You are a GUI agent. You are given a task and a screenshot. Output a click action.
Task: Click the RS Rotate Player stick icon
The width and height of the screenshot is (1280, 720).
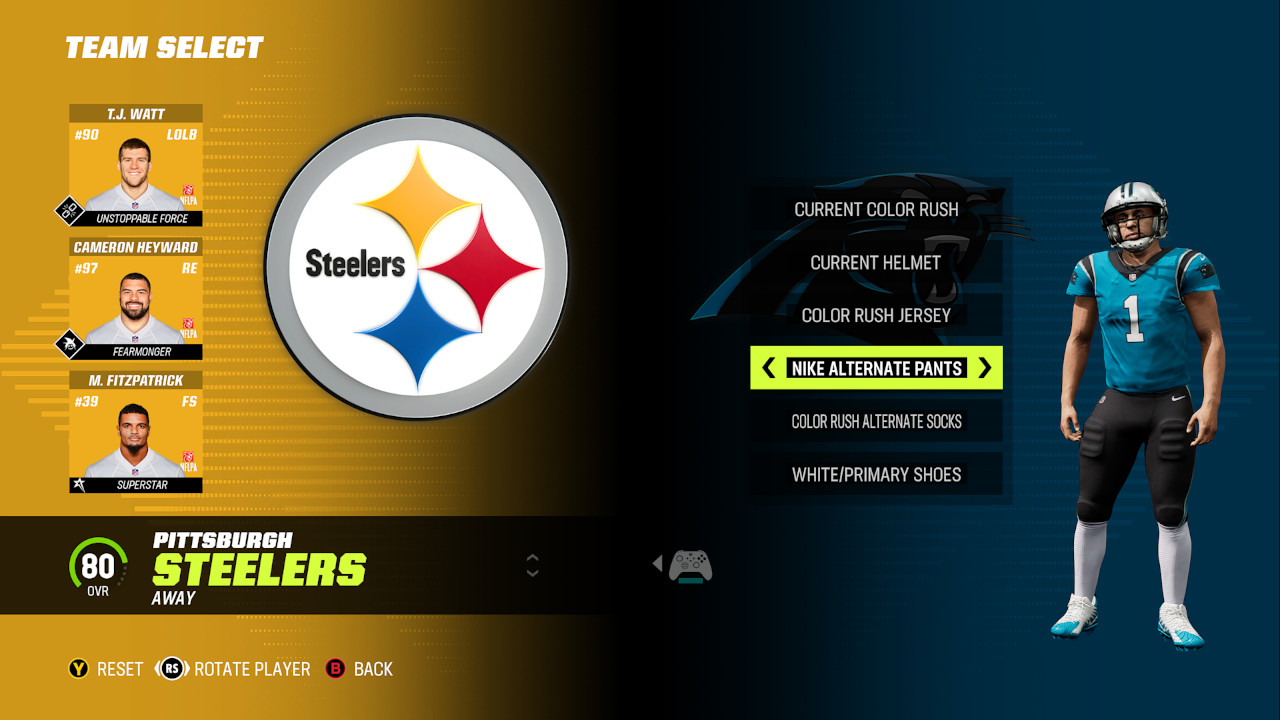coord(170,669)
